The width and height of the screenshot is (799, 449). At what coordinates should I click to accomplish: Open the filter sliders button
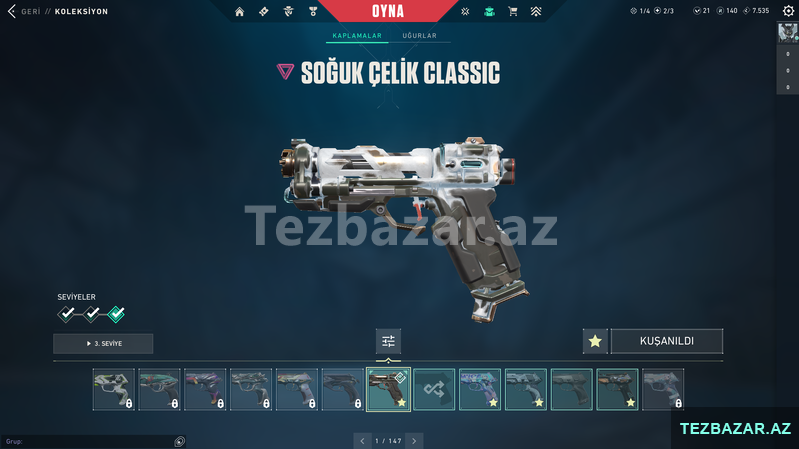point(388,342)
